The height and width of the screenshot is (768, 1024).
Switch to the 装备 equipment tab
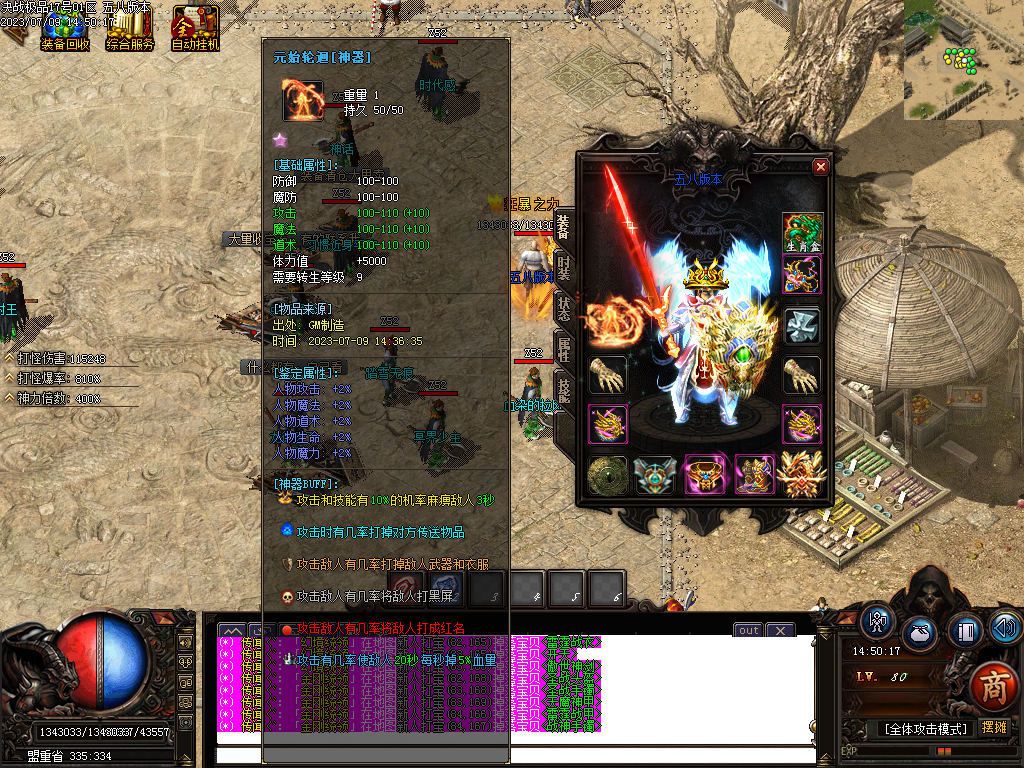(x=564, y=227)
